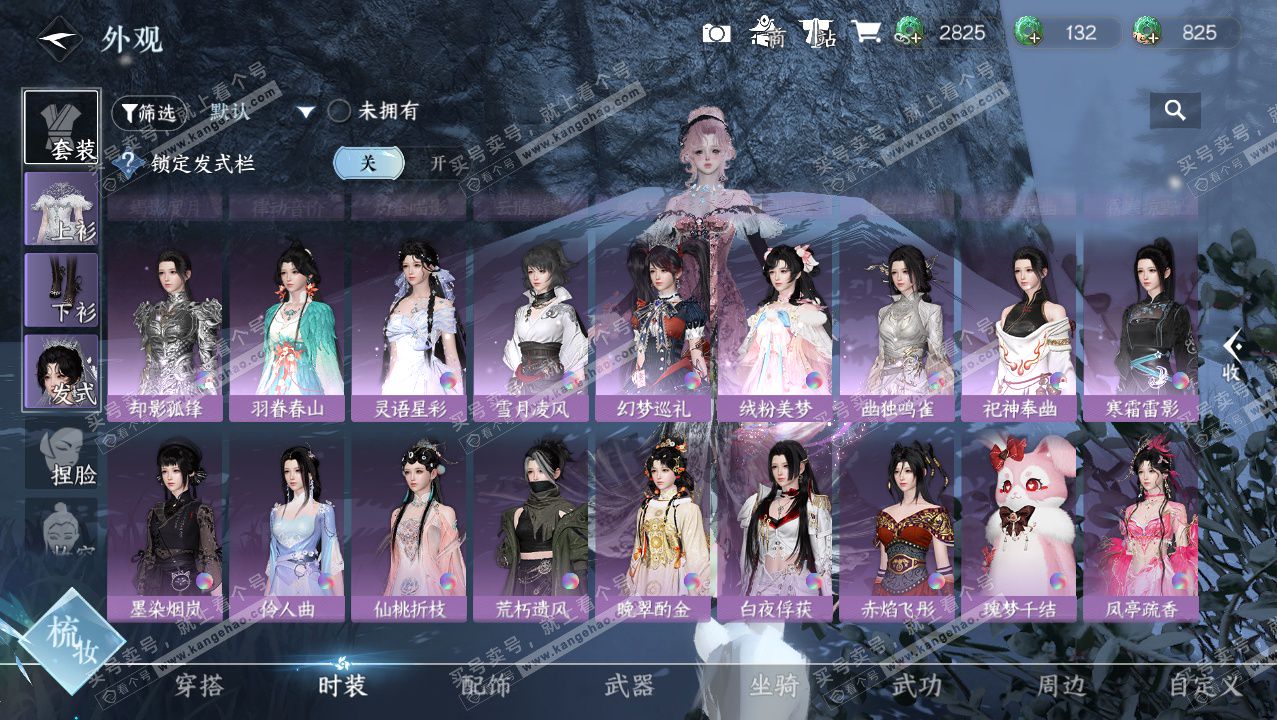Open the 发式 hairstyle category

[x=61, y=371]
